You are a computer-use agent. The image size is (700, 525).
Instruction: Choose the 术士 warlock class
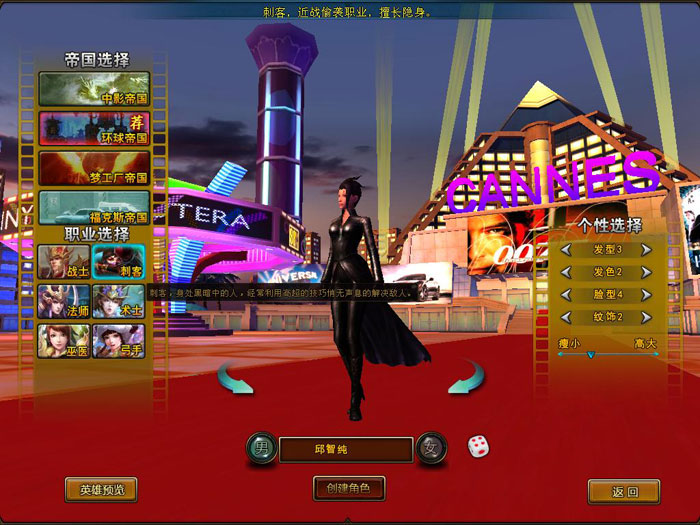(118, 301)
